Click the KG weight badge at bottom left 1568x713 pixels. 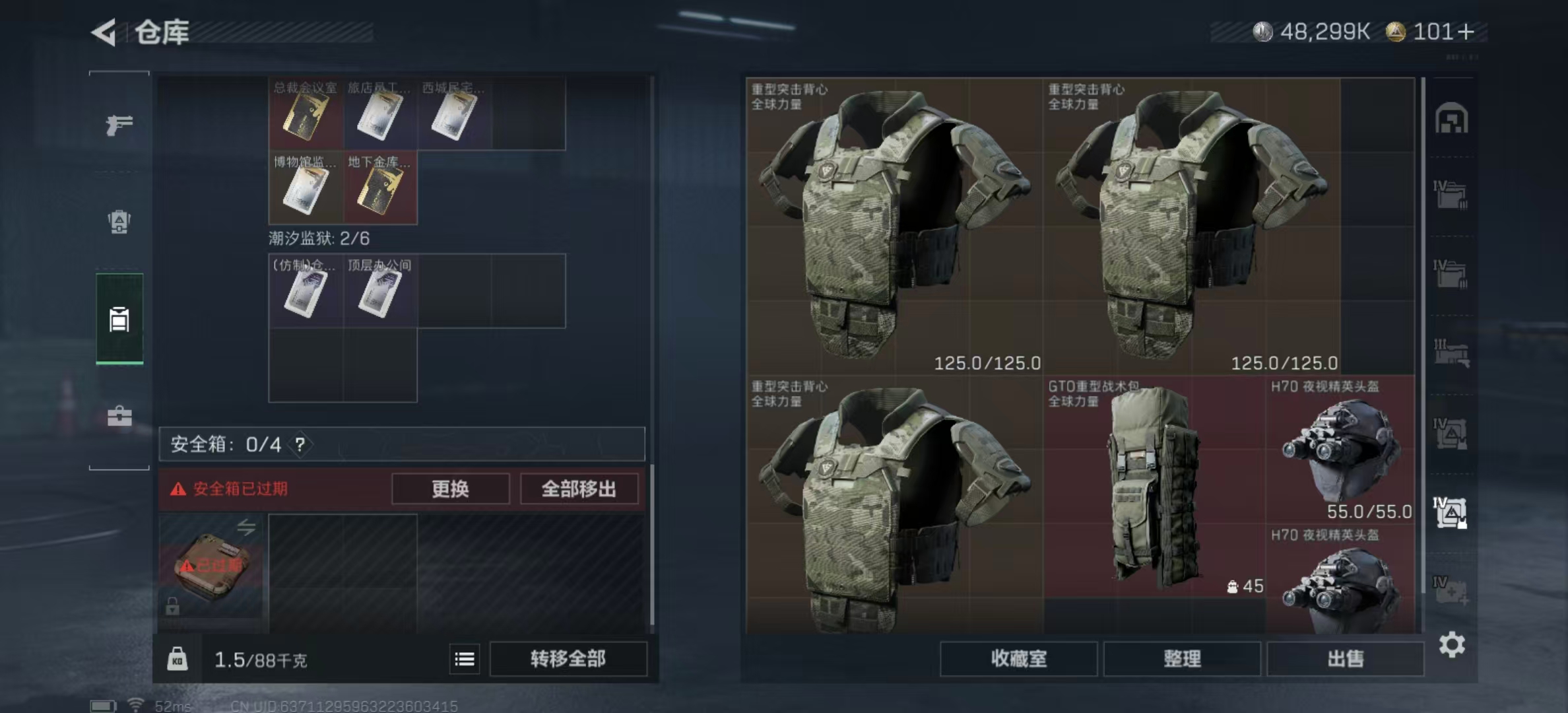point(178,659)
